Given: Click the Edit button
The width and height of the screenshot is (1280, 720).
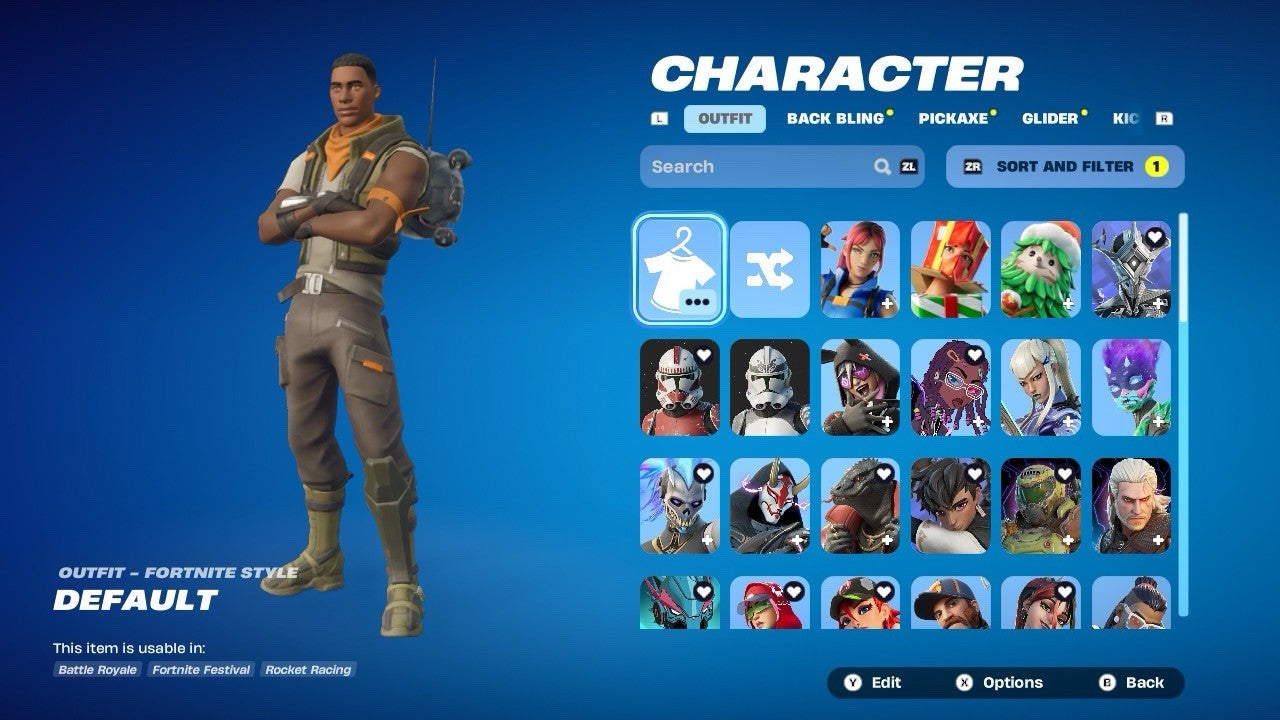Looking at the screenshot, I should point(874,683).
